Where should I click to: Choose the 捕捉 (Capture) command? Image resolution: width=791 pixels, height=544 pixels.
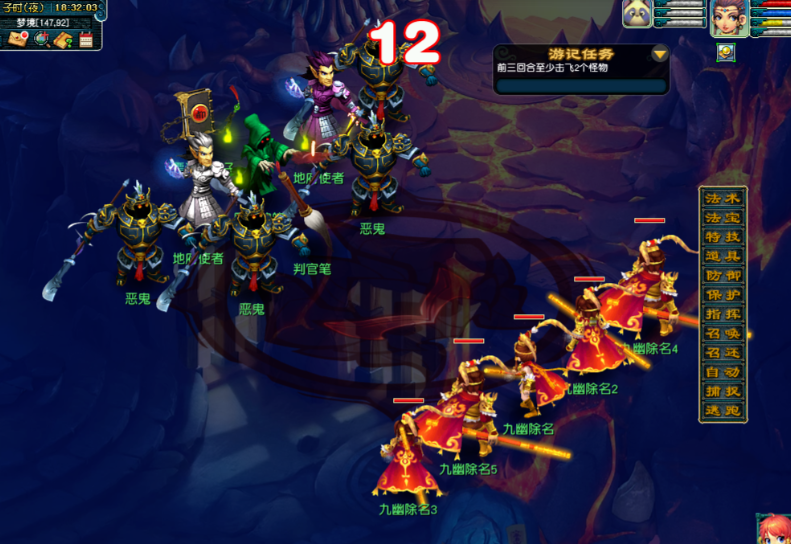pyautogui.click(x=722, y=392)
